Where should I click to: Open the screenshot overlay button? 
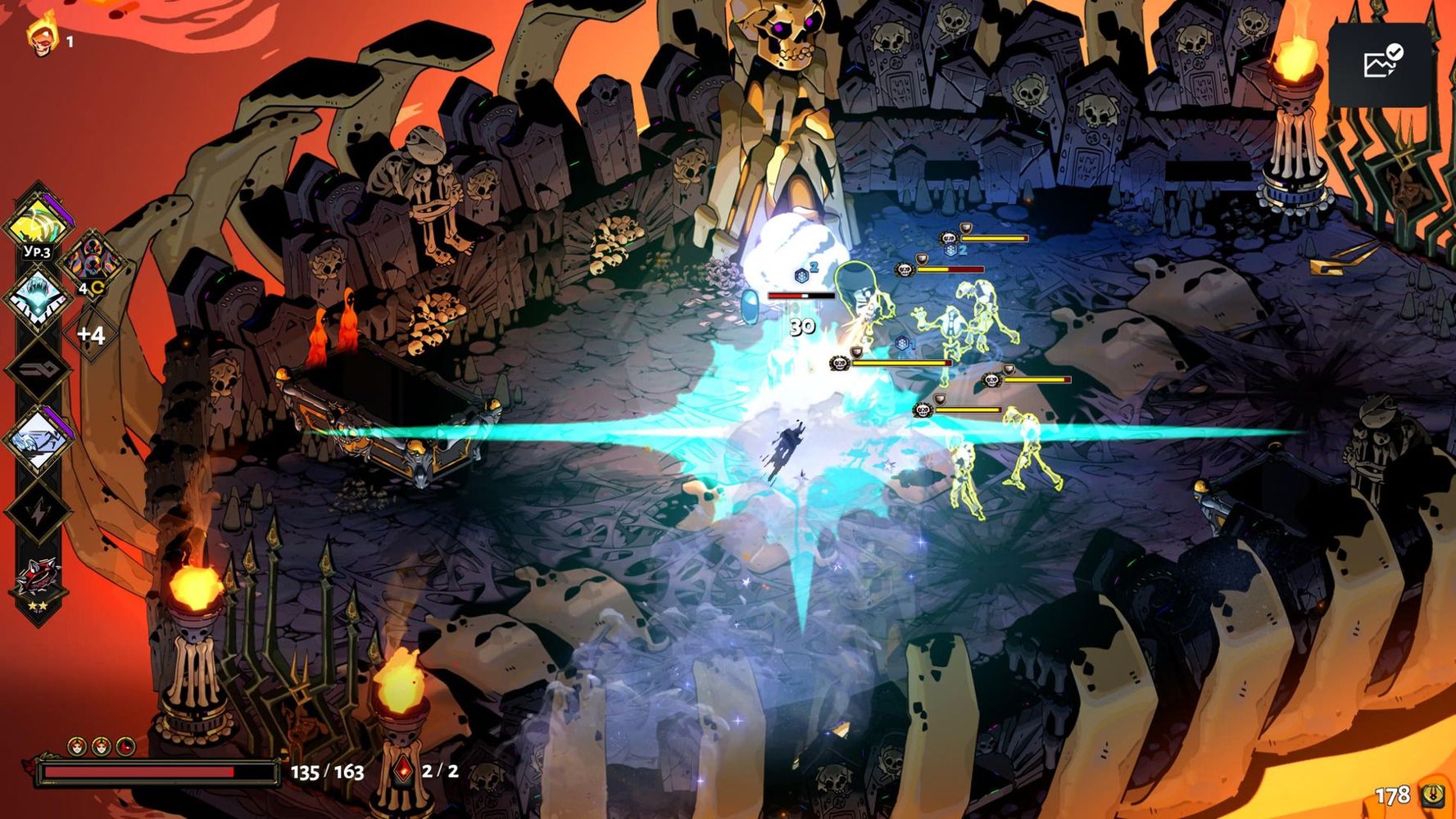click(1380, 63)
